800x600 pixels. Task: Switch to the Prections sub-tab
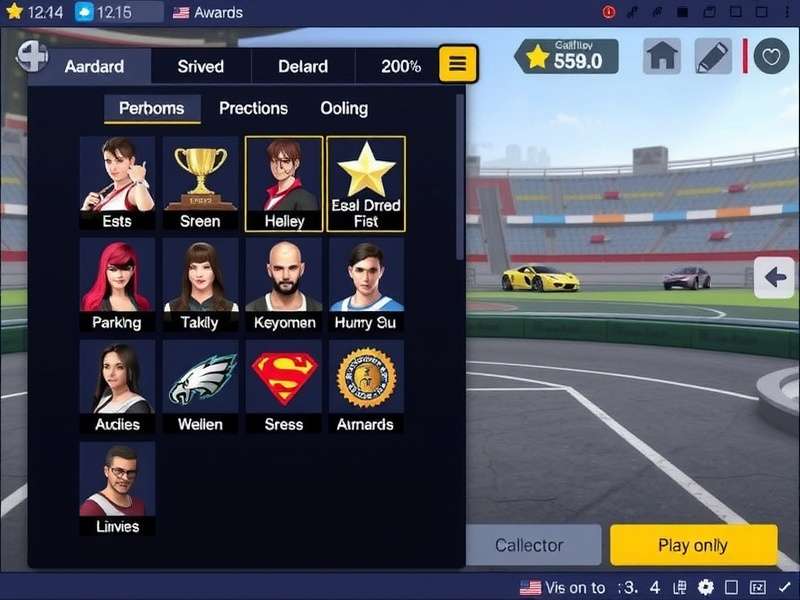253,108
